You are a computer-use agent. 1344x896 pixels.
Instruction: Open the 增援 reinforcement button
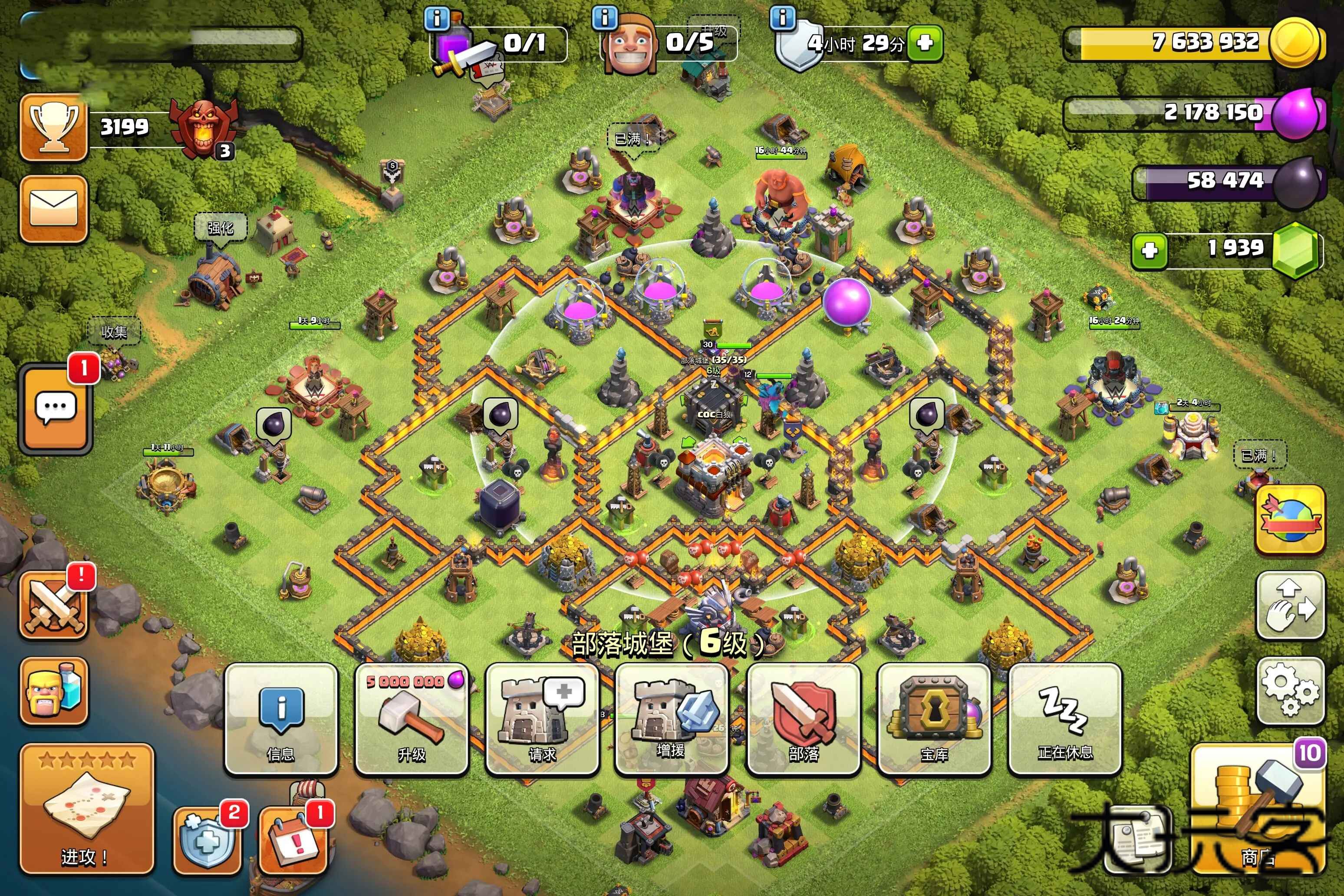click(672, 719)
